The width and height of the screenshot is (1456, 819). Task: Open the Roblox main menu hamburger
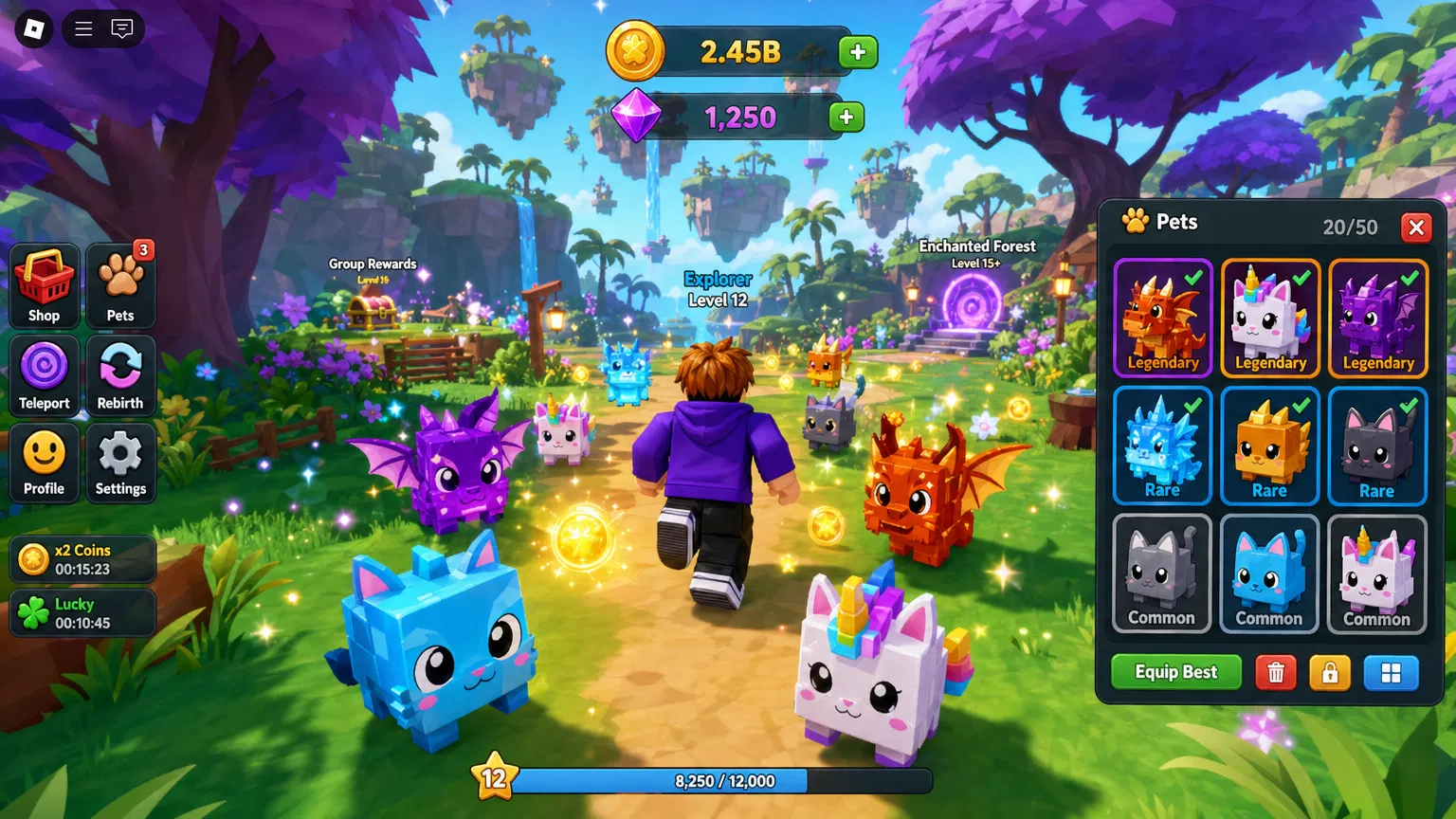tap(82, 28)
